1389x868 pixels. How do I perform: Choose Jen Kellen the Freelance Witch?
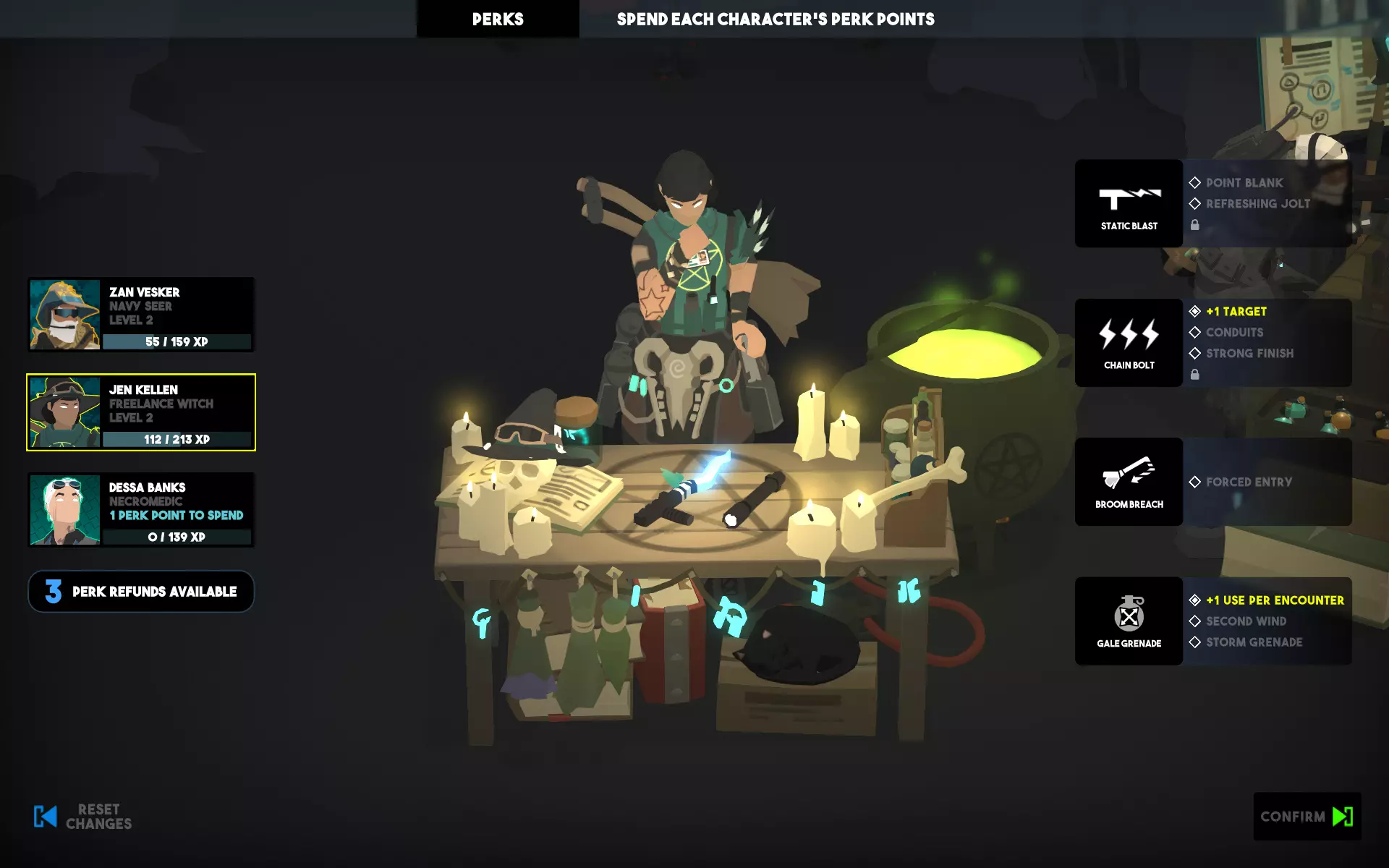pyautogui.click(x=141, y=412)
